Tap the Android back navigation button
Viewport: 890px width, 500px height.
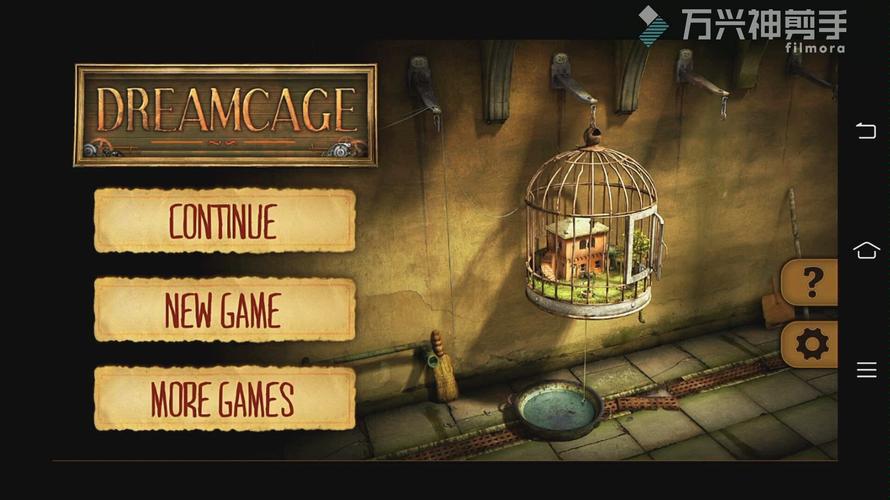866,131
